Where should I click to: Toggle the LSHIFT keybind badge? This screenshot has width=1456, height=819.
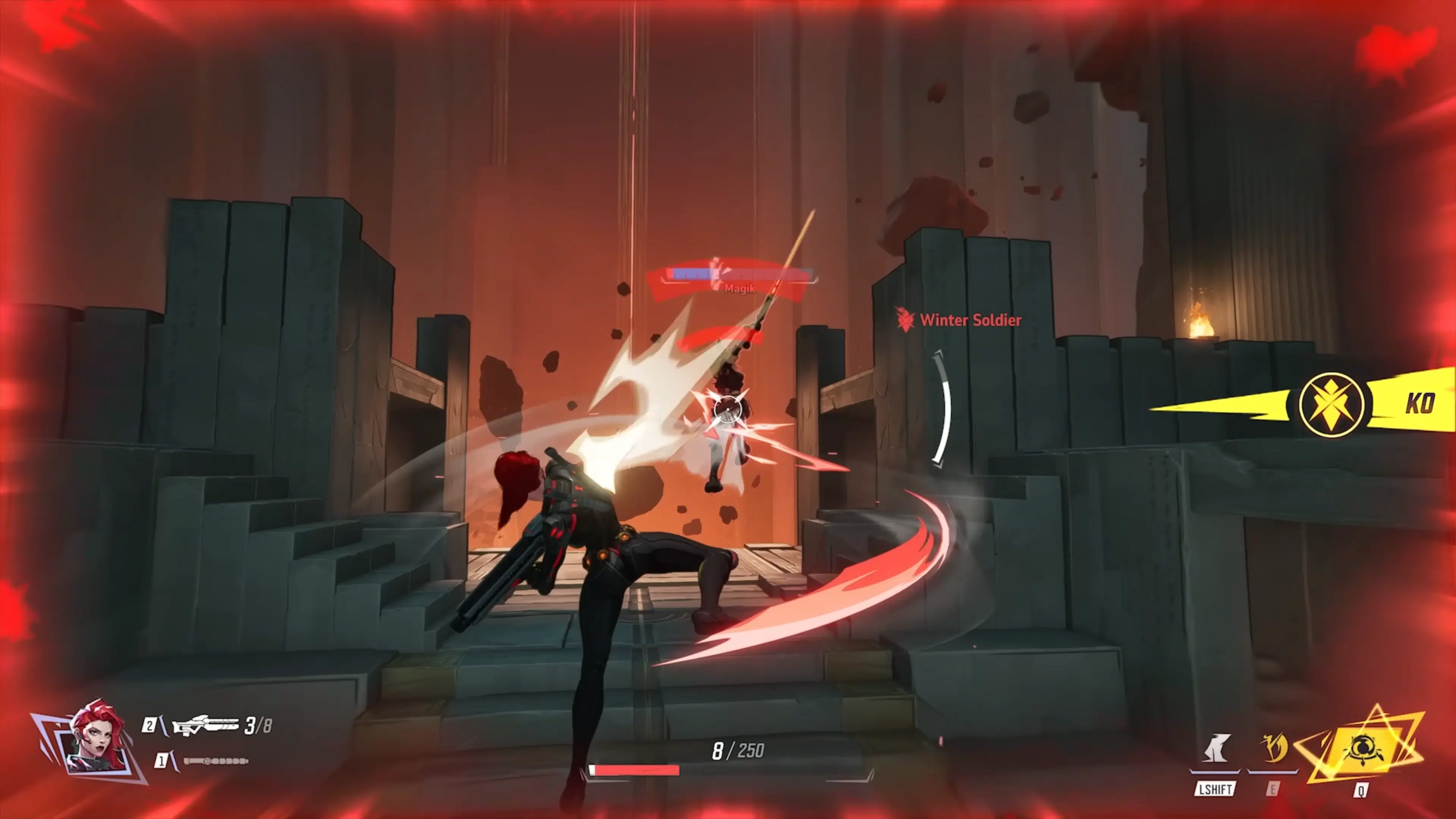pyautogui.click(x=1215, y=789)
